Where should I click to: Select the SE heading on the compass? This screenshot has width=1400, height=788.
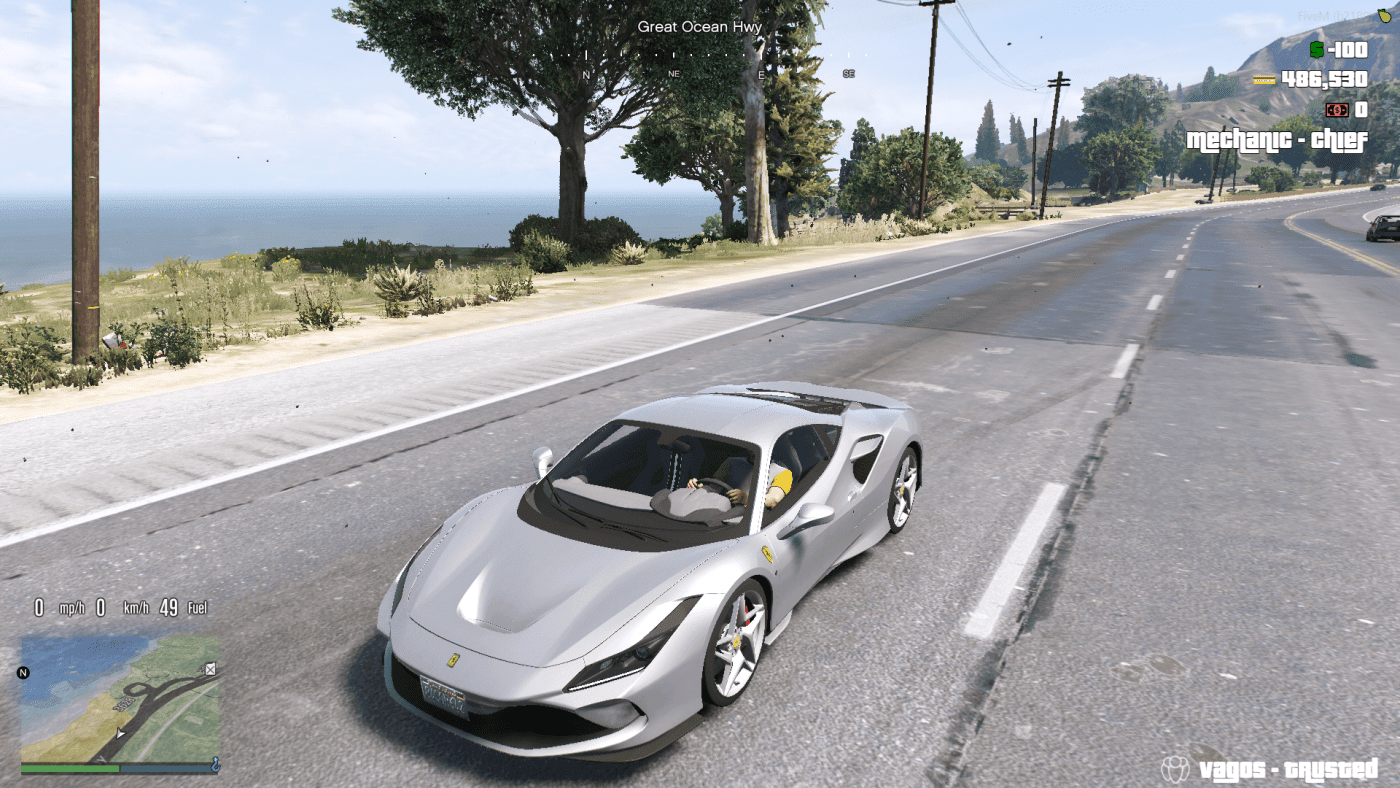[x=851, y=72]
